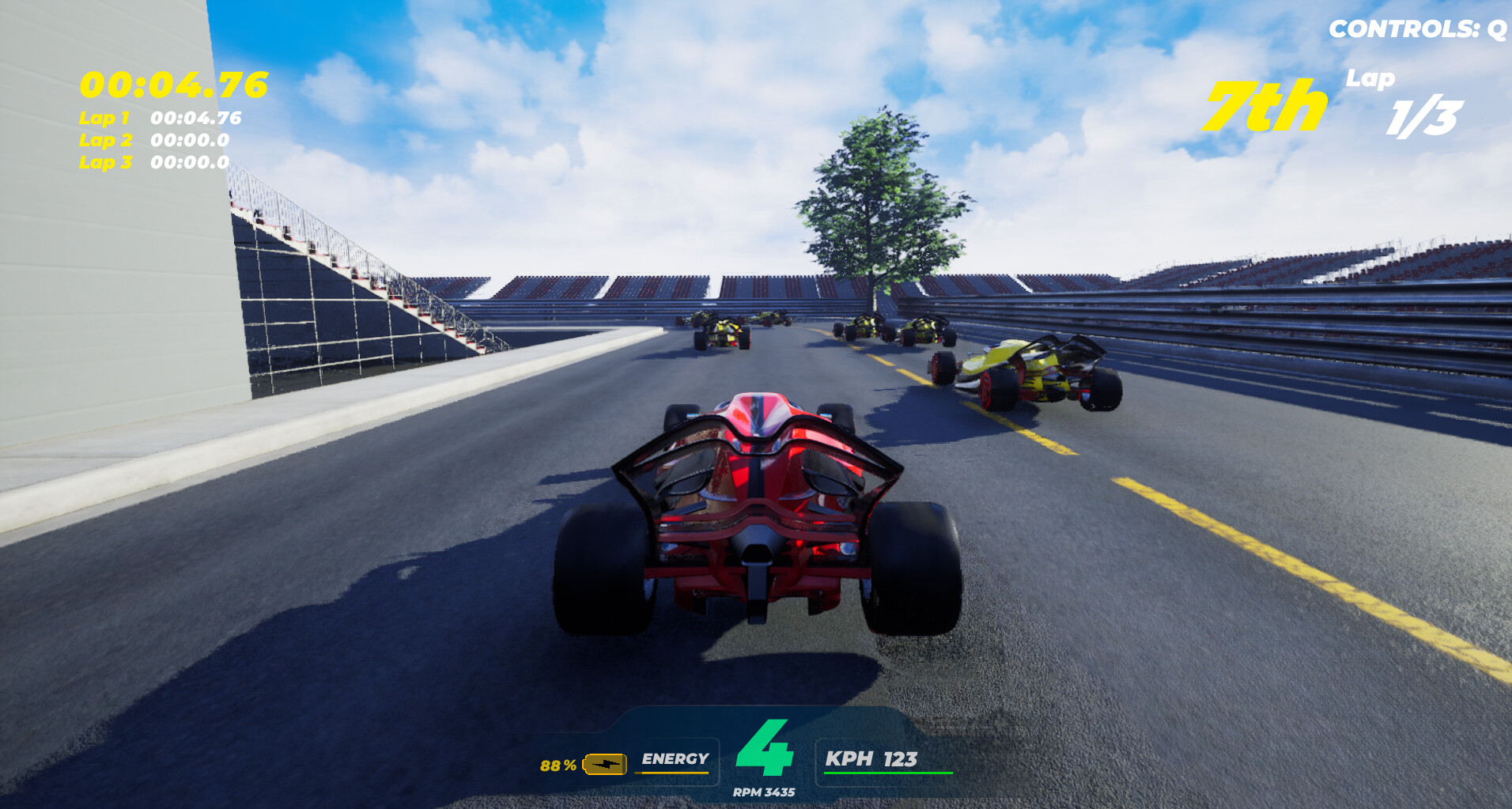The height and width of the screenshot is (809, 1512).
Task: Click the ENERGY label button
Action: tap(674, 761)
